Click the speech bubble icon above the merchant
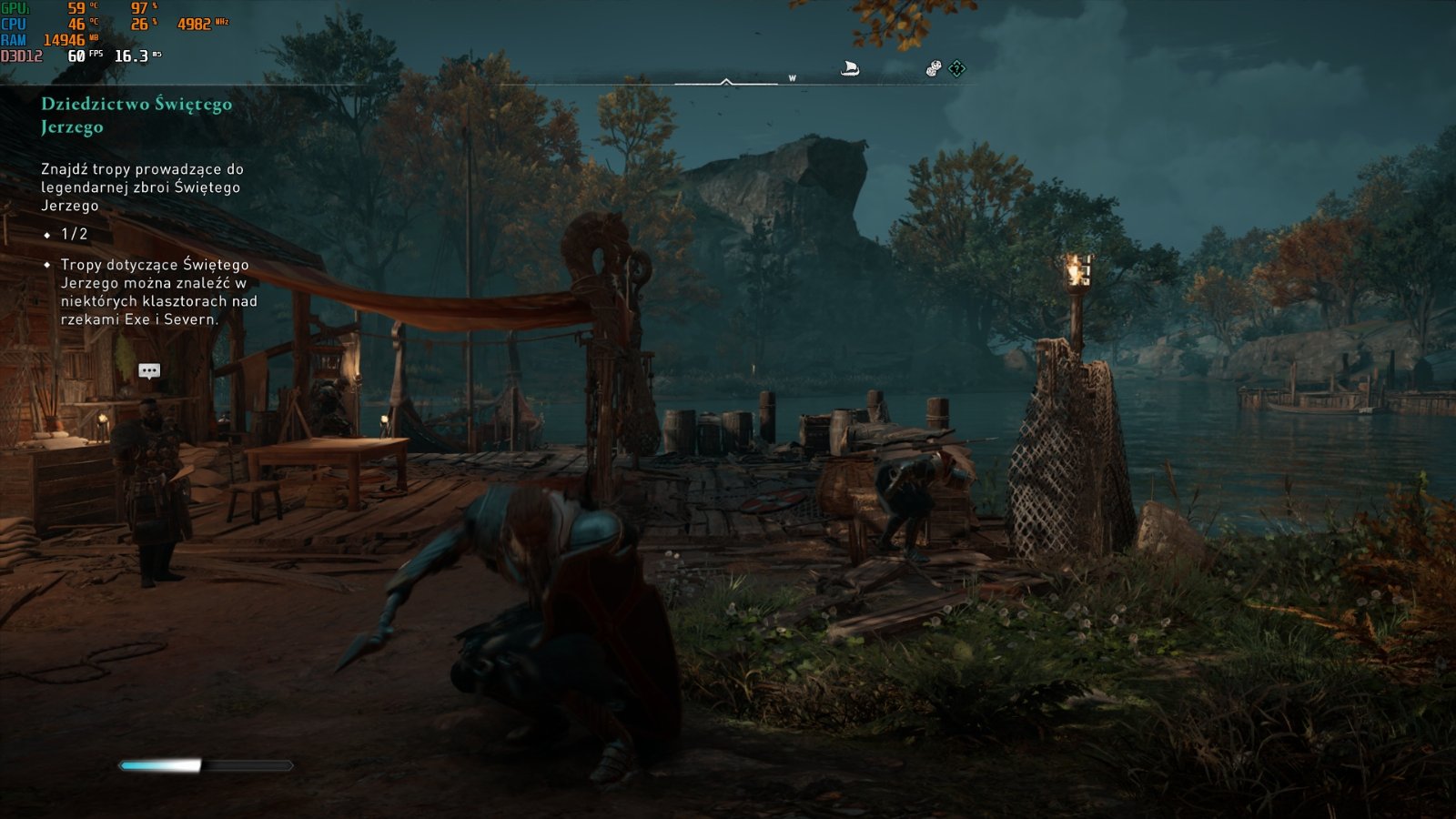1456x819 pixels. pyautogui.click(x=149, y=370)
